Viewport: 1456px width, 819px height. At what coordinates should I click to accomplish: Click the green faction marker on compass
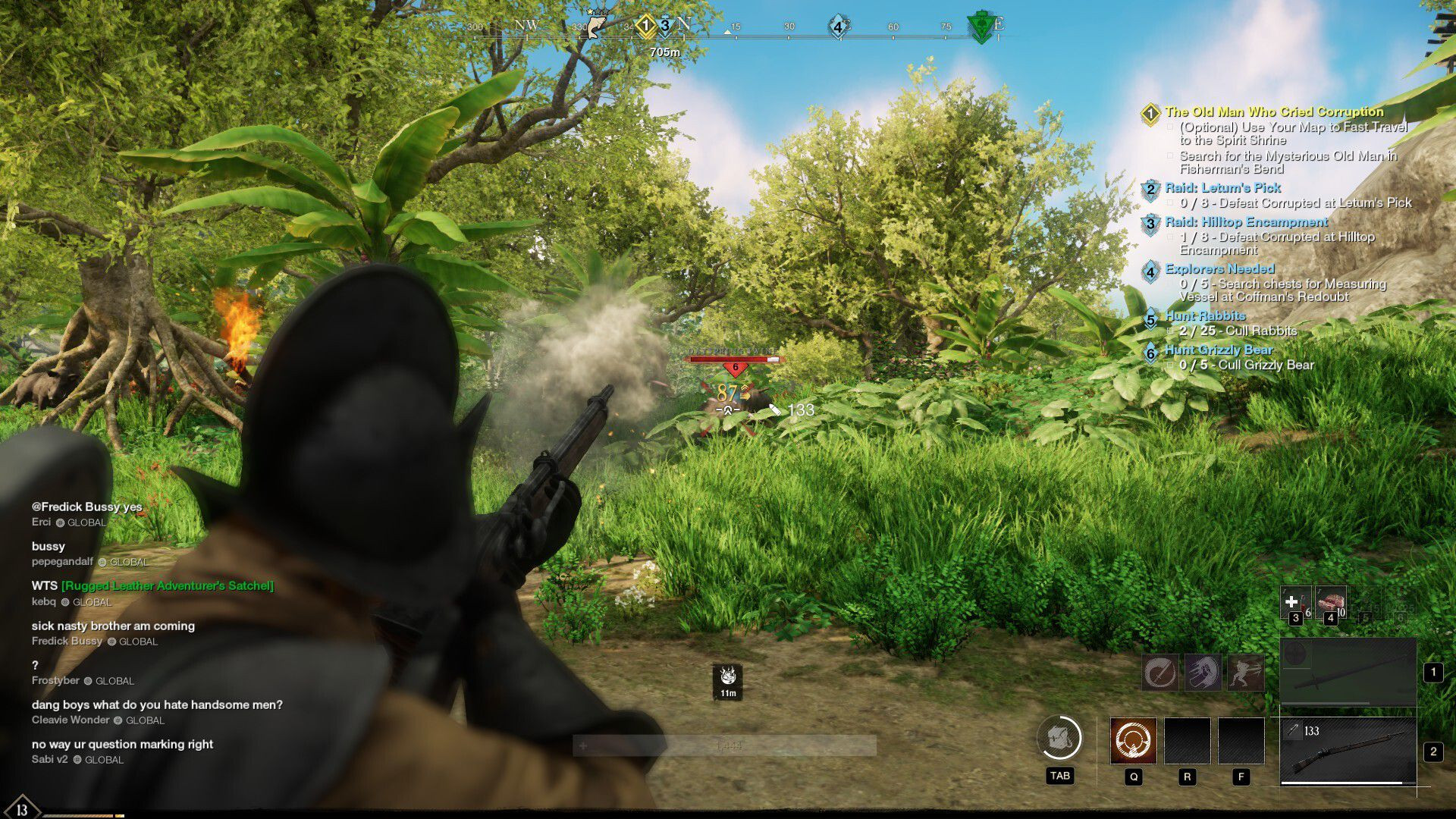click(x=981, y=27)
